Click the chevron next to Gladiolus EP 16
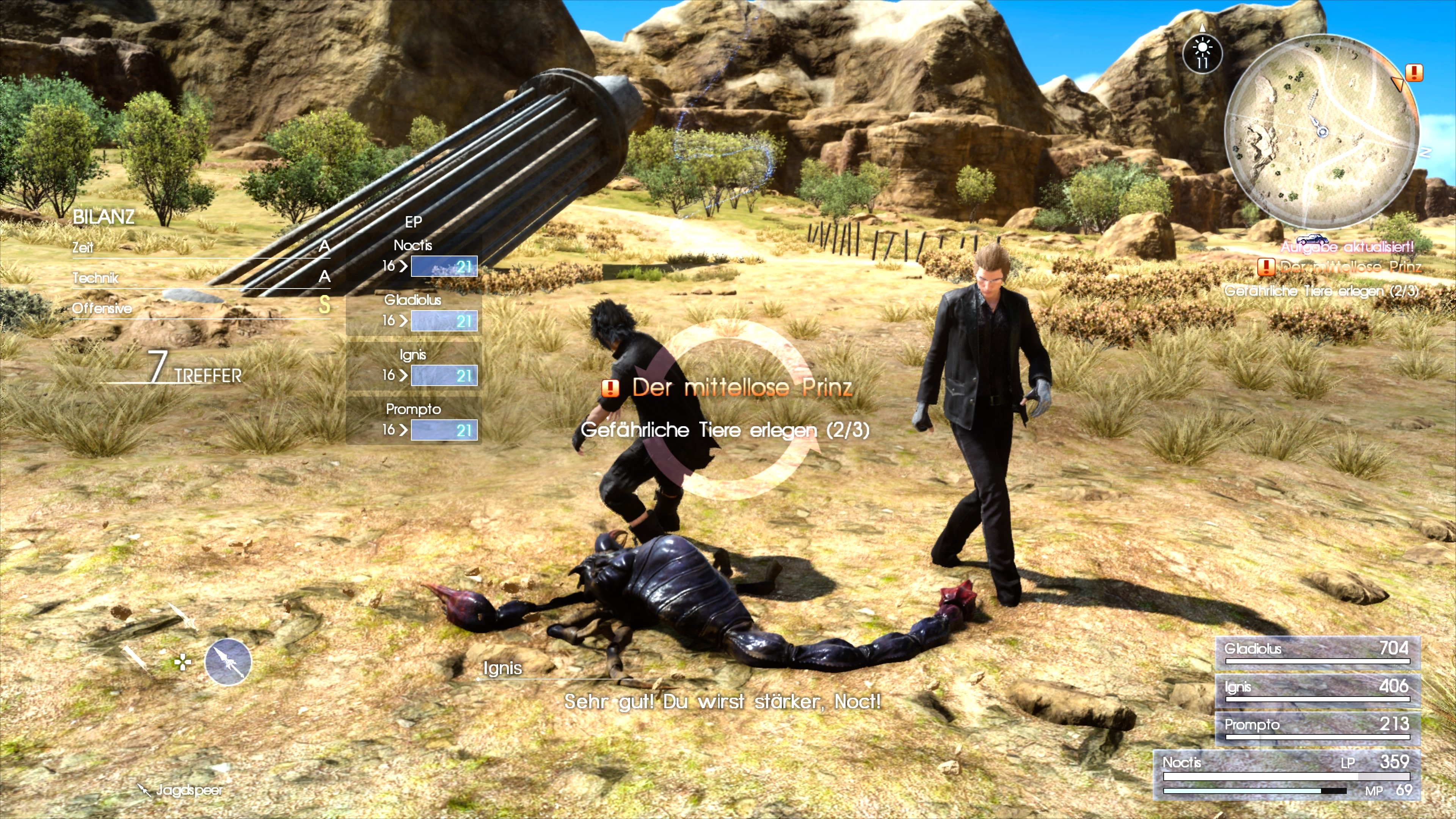The height and width of the screenshot is (819, 1456). [403, 321]
